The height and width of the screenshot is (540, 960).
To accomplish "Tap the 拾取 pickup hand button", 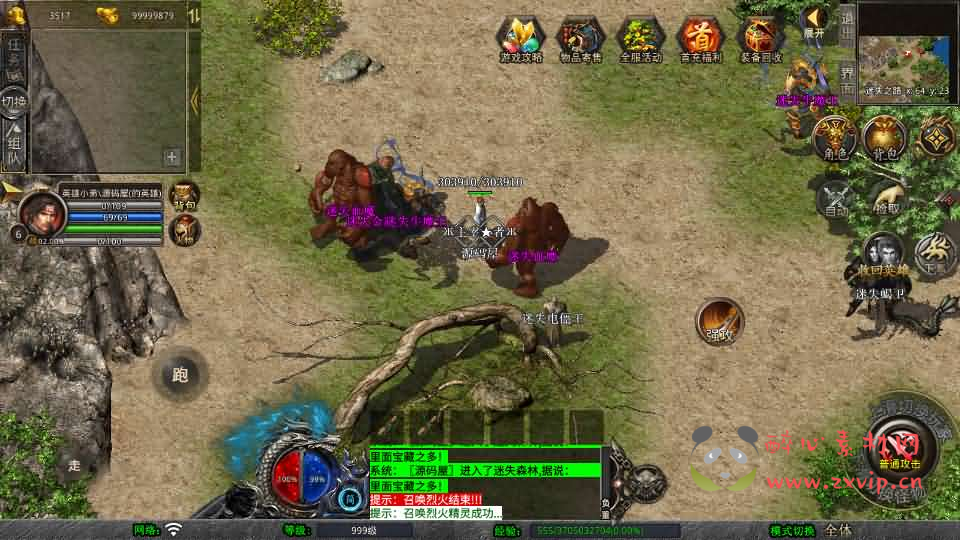I will [x=886, y=196].
